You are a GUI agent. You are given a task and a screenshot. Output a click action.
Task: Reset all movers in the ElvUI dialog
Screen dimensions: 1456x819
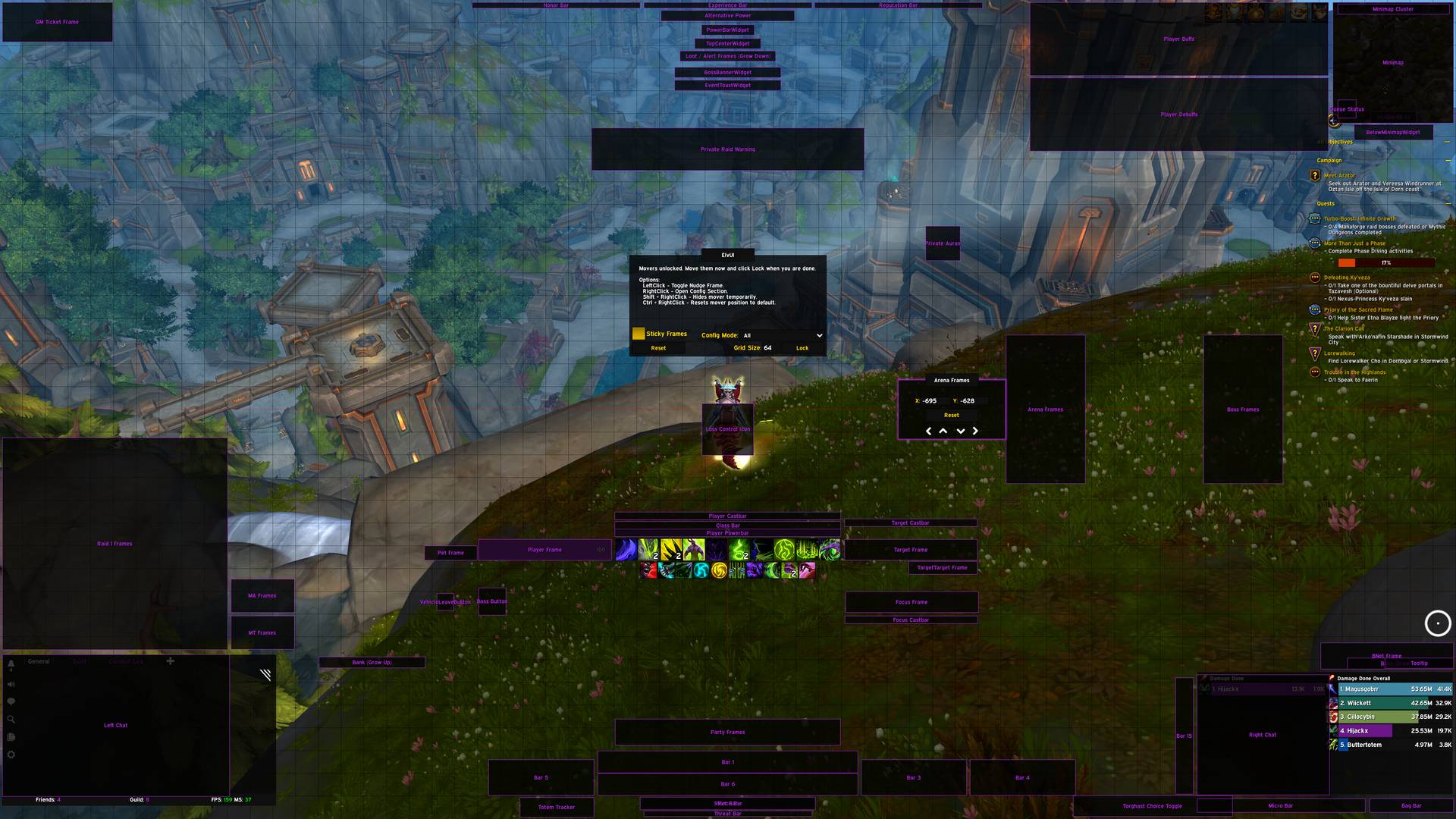click(x=658, y=348)
